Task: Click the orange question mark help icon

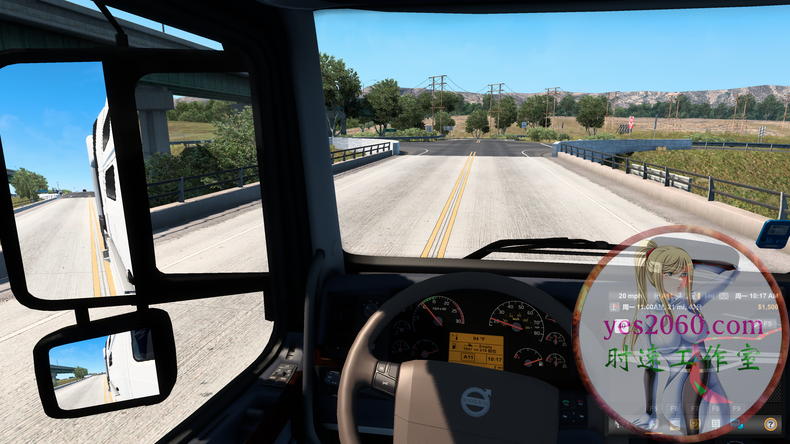Action: [769, 425]
